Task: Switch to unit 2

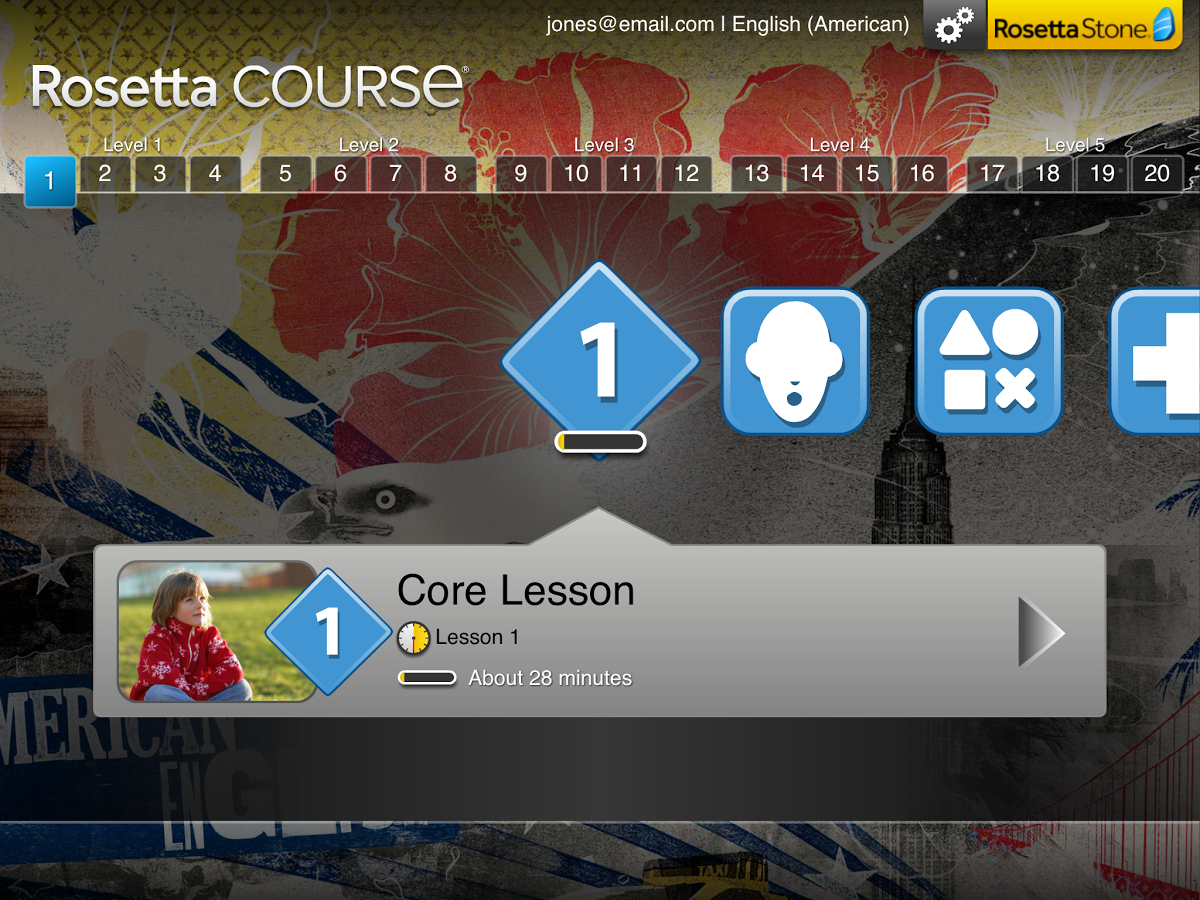Action: pyautogui.click(x=105, y=174)
